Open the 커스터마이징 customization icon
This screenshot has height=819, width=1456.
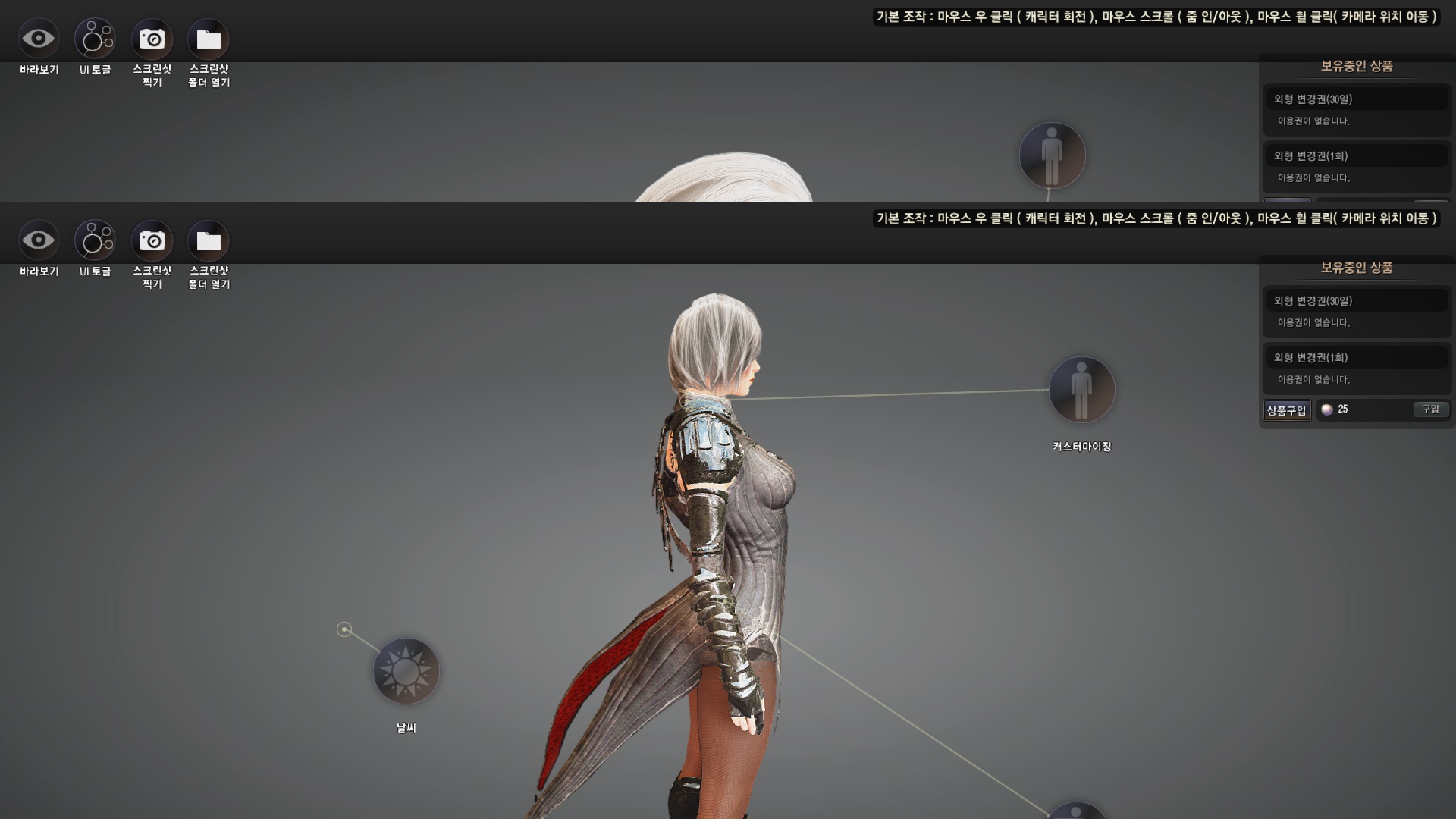pos(1081,390)
